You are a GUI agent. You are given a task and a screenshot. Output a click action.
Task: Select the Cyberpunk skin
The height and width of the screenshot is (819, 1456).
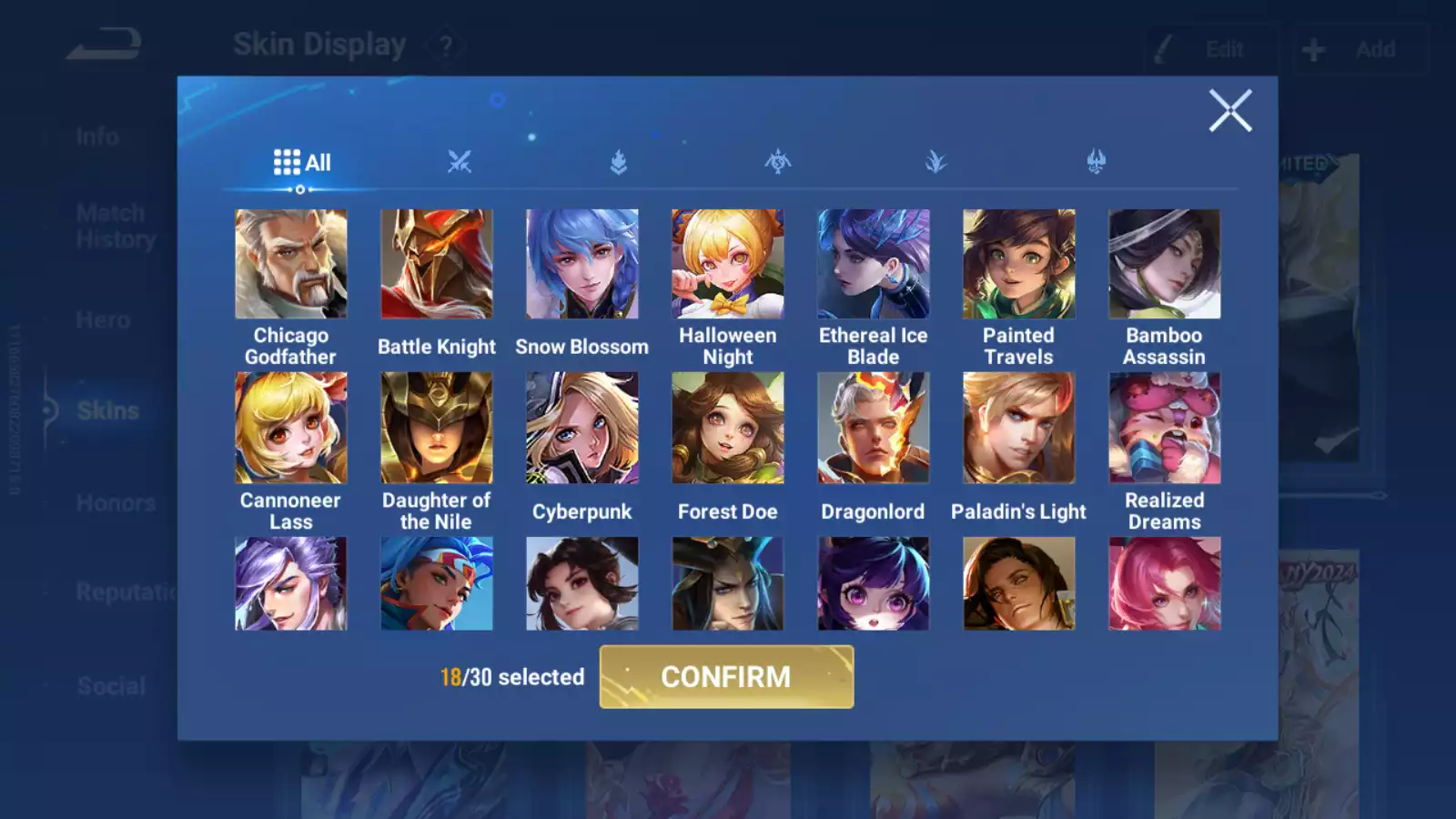(x=582, y=428)
